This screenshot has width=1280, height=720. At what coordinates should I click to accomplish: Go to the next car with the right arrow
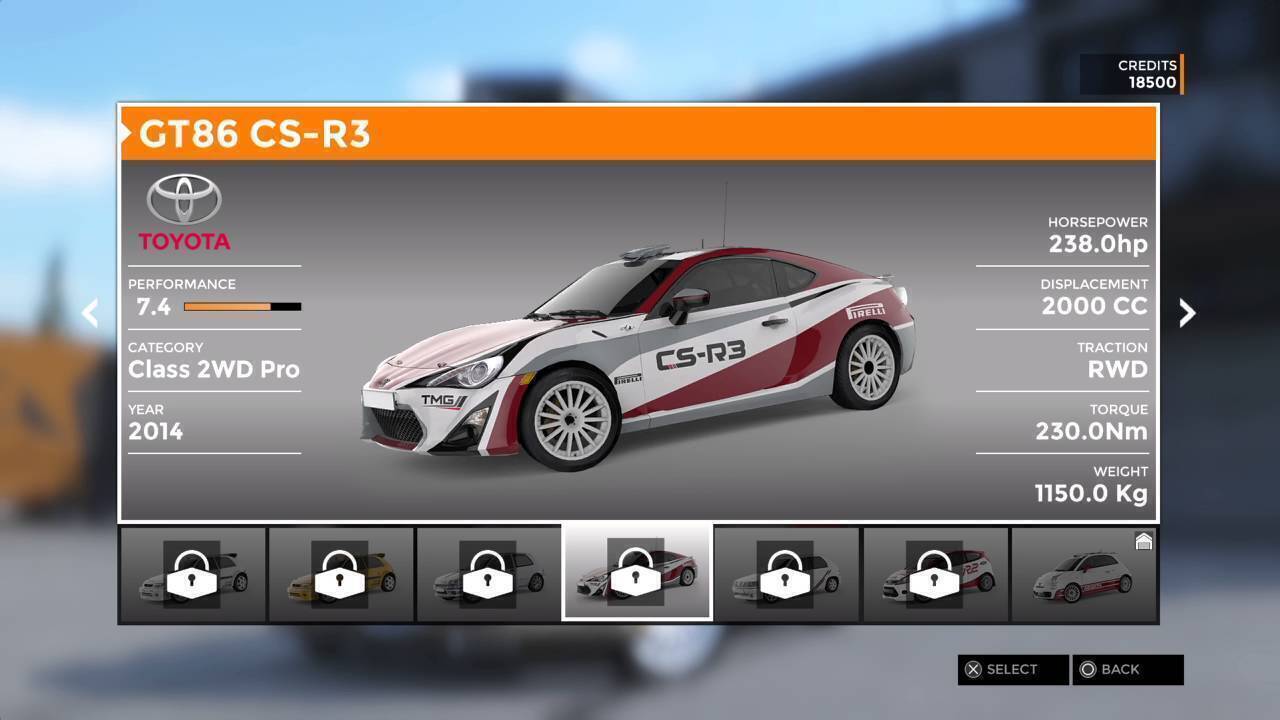[x=1187, y=313]
